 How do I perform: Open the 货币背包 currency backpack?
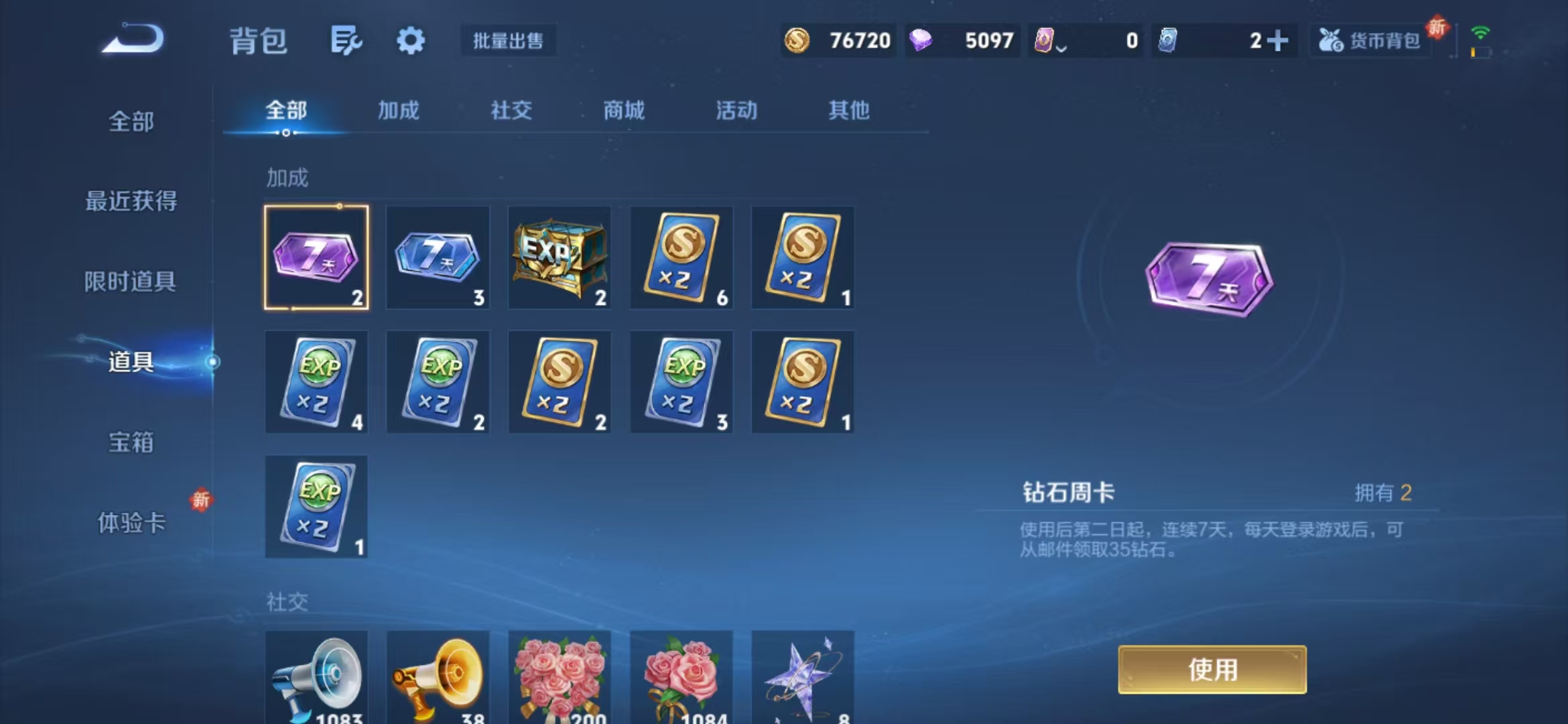point(1369,41)
